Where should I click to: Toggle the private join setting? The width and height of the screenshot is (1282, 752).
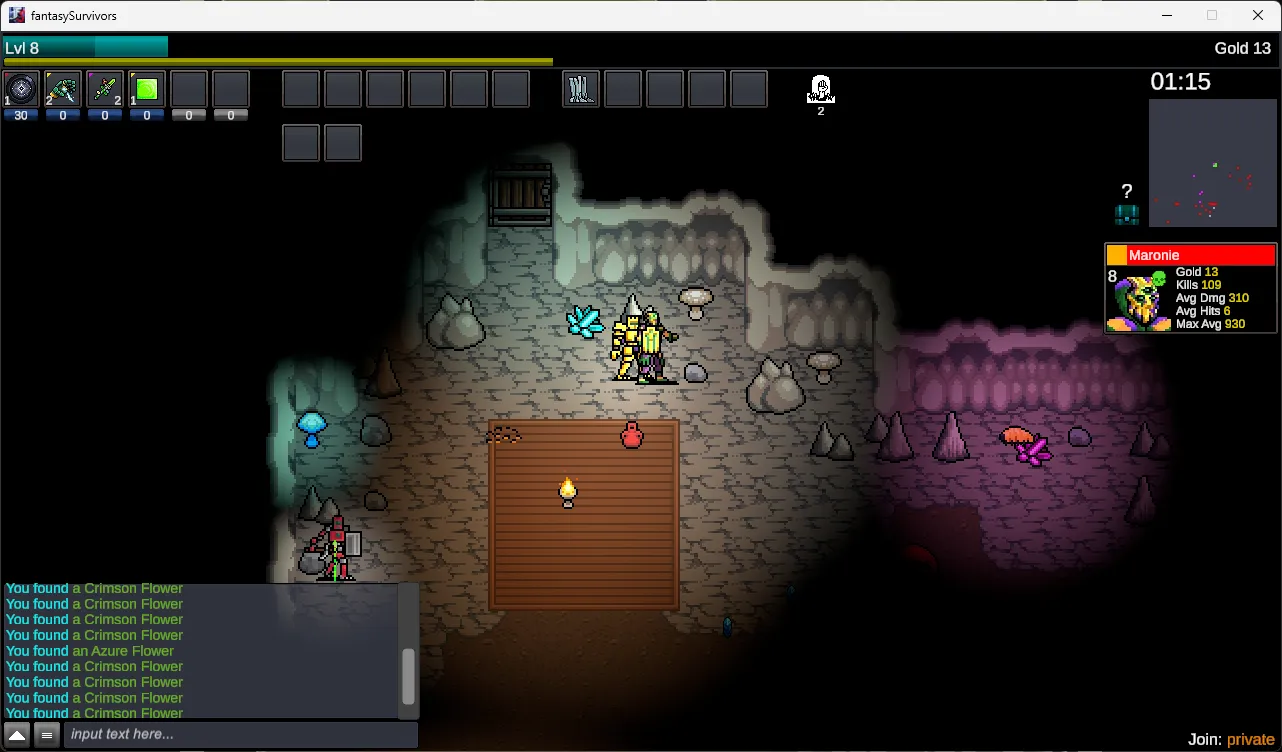1250,740
